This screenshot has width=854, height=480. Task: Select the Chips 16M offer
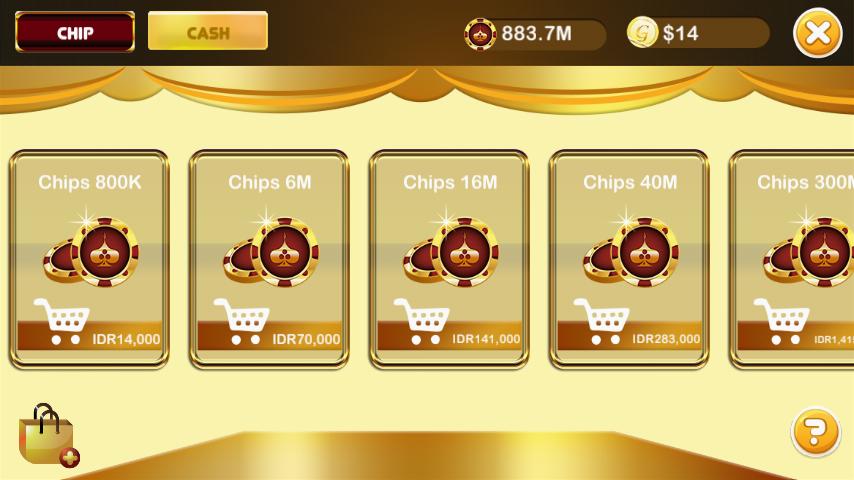pyautogui.click(x=449, y=260)
